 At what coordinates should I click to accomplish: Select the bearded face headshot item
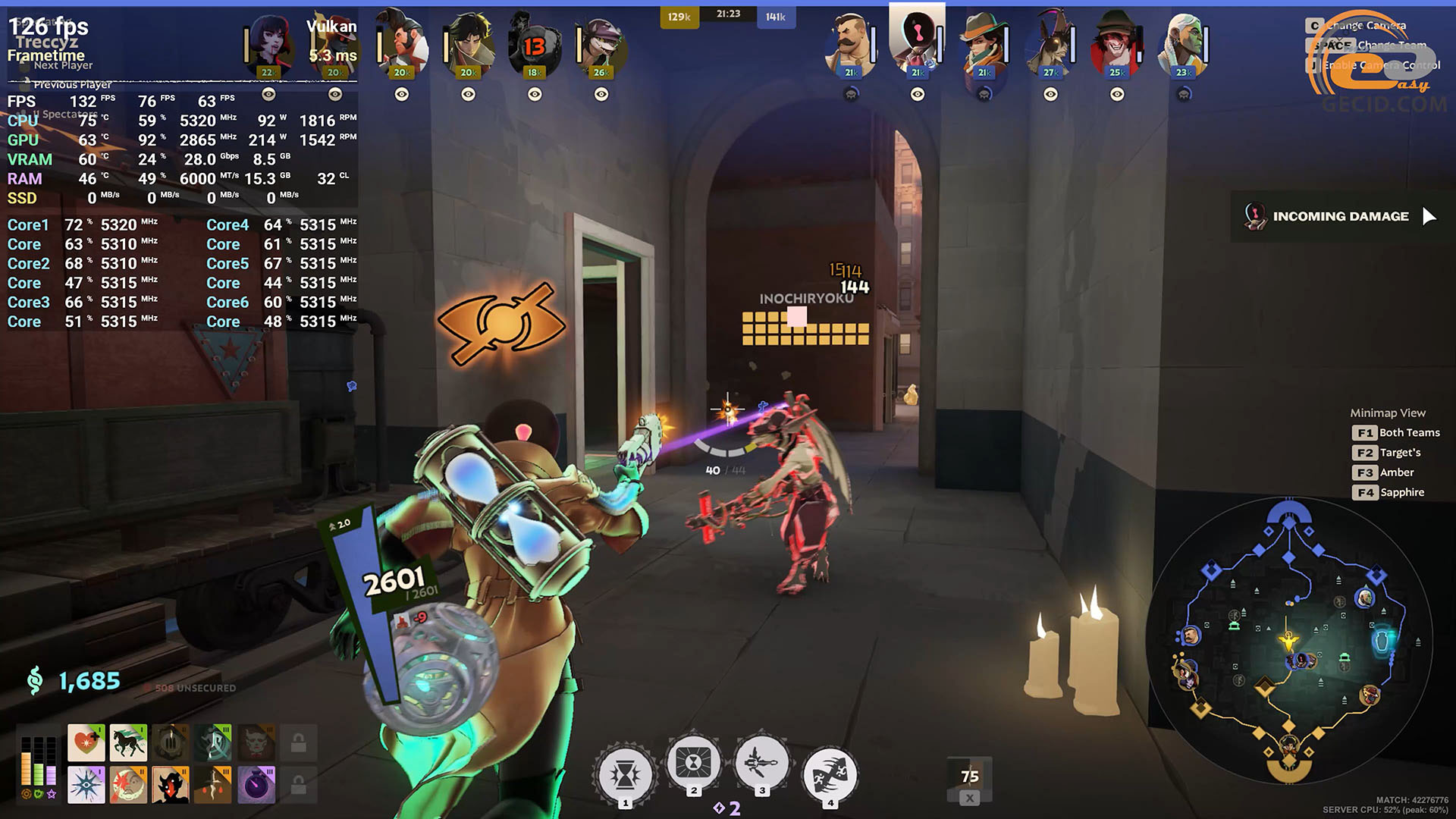click(128, 785)
